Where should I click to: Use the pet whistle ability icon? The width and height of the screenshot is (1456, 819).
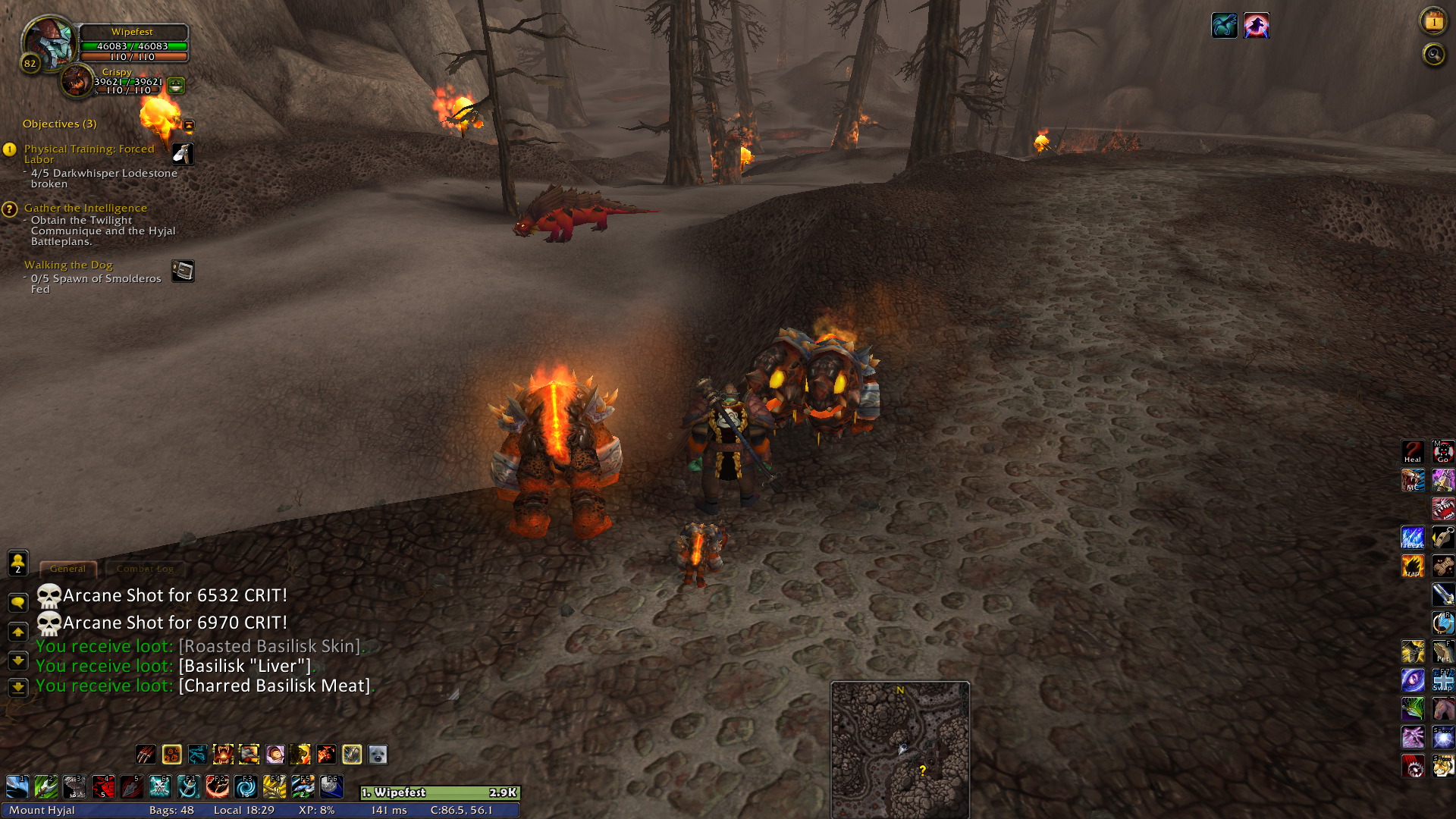pyautogui.click(x=1442, y=538)
